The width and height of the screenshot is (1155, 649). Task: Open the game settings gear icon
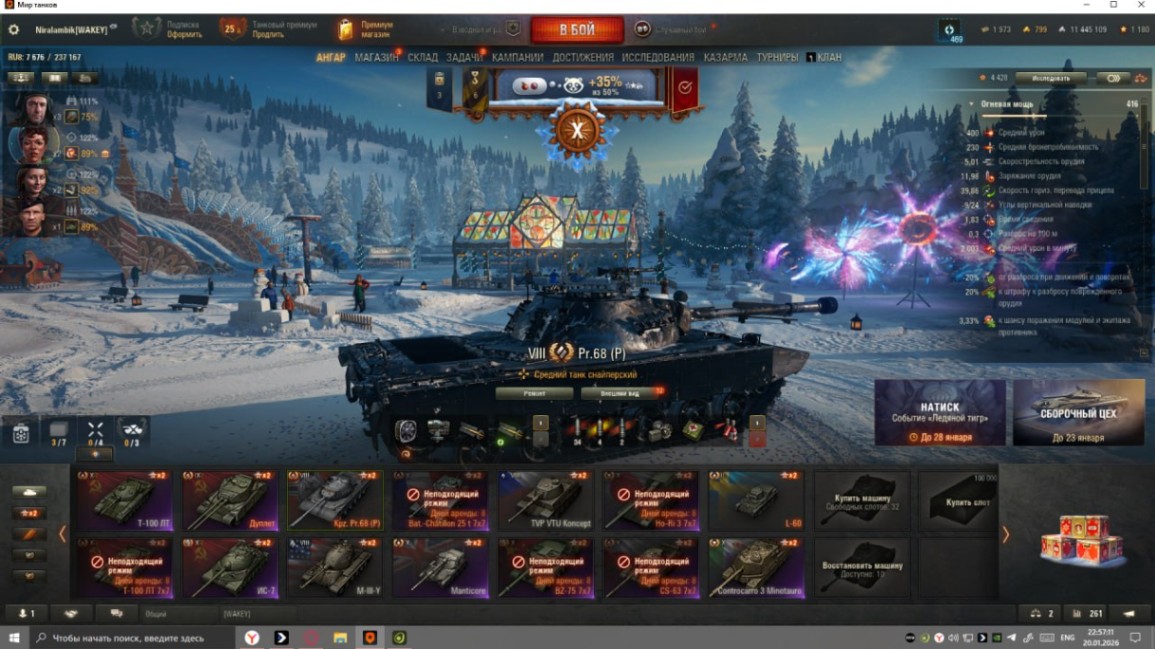[x=14, y=30]
